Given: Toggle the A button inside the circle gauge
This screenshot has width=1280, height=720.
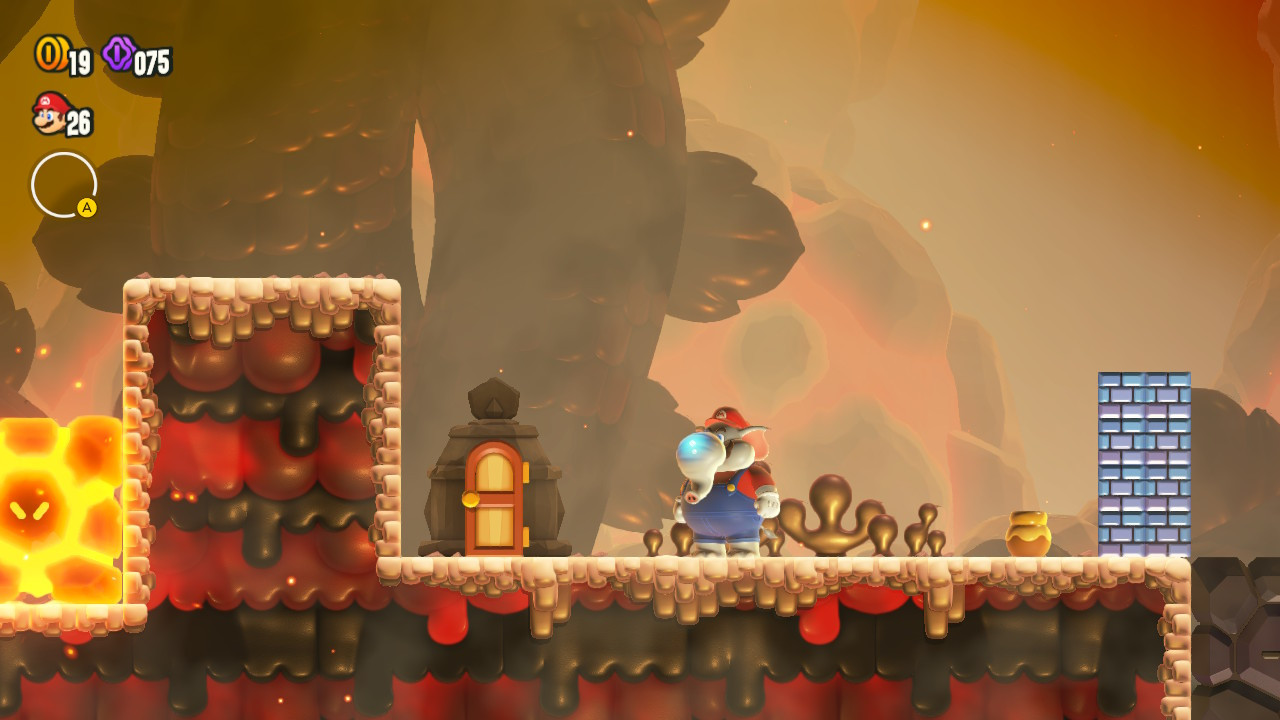Looking at the screenshot, I should [85, 207].
